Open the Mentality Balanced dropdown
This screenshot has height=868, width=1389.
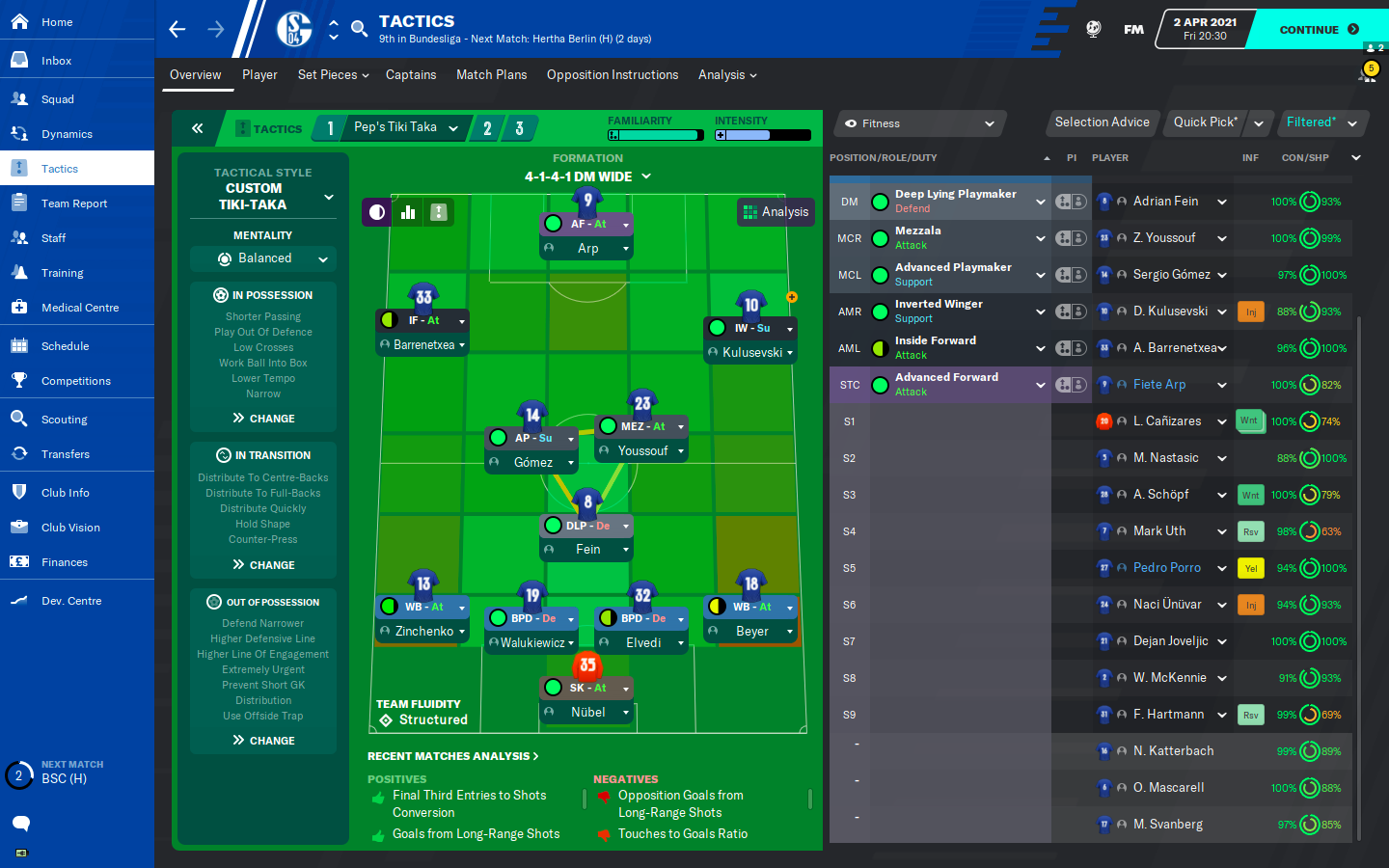[x=263, y=258]
